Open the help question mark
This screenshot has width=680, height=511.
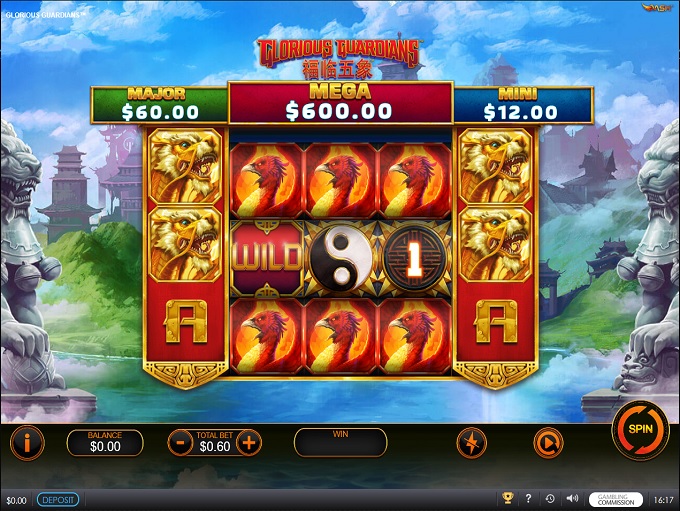(x=528, y=499)
